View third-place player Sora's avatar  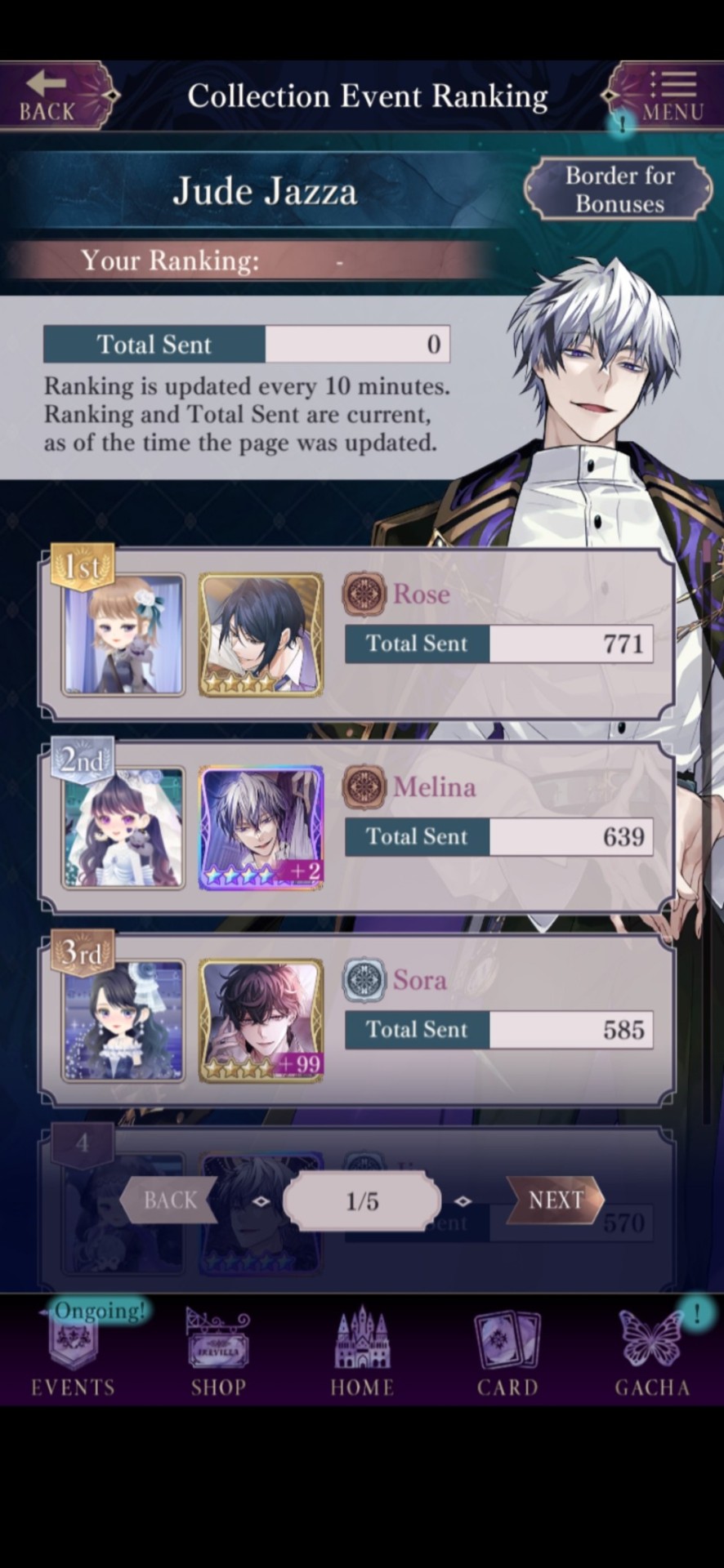click(x=123, y=1021)
